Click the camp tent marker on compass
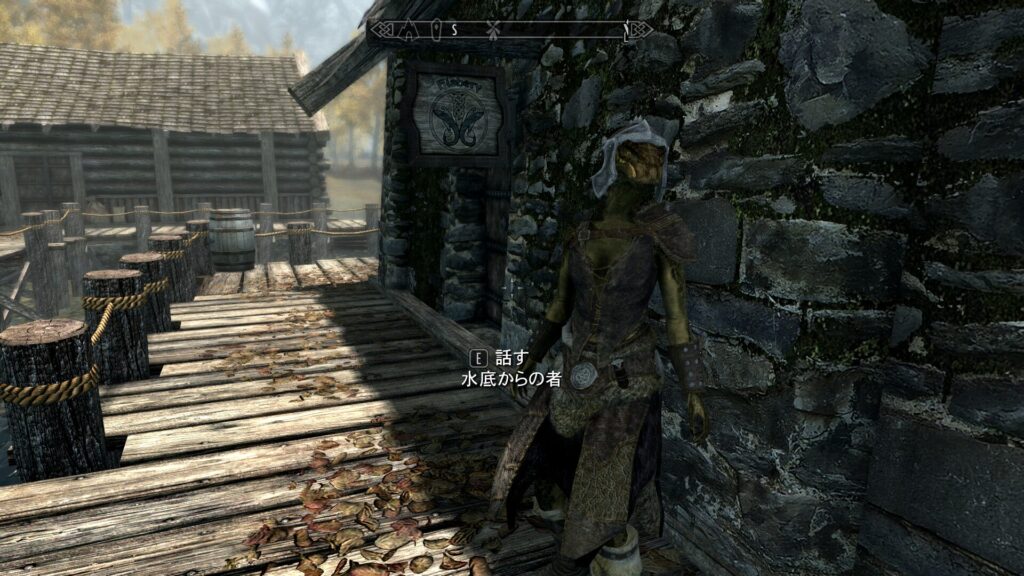The image size is (1024, 576). (408, 30)
